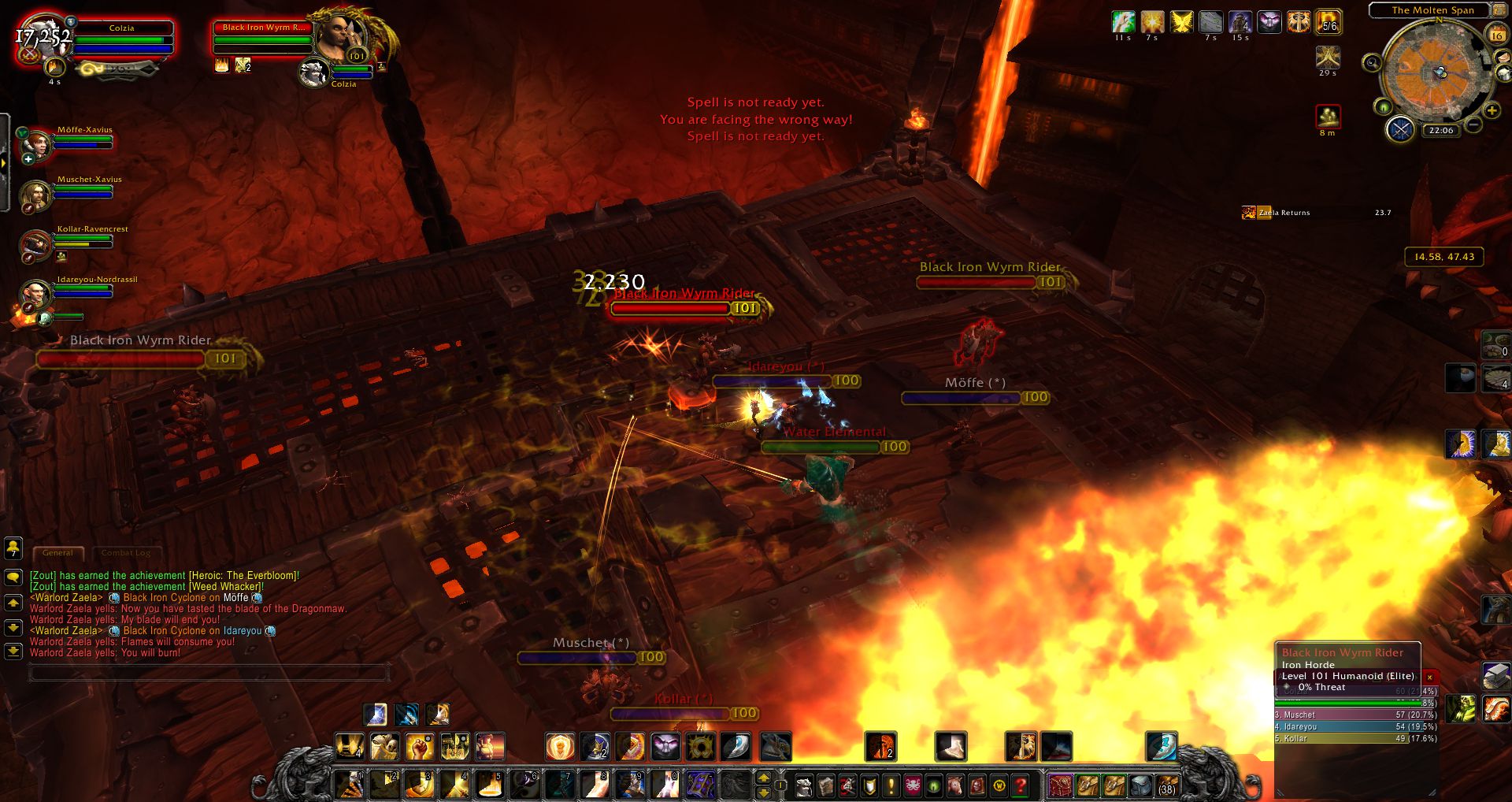Click the Zaela Returns boss timer bar
The height and width of the screenshot is (802, 1512).
point(1316,213)
